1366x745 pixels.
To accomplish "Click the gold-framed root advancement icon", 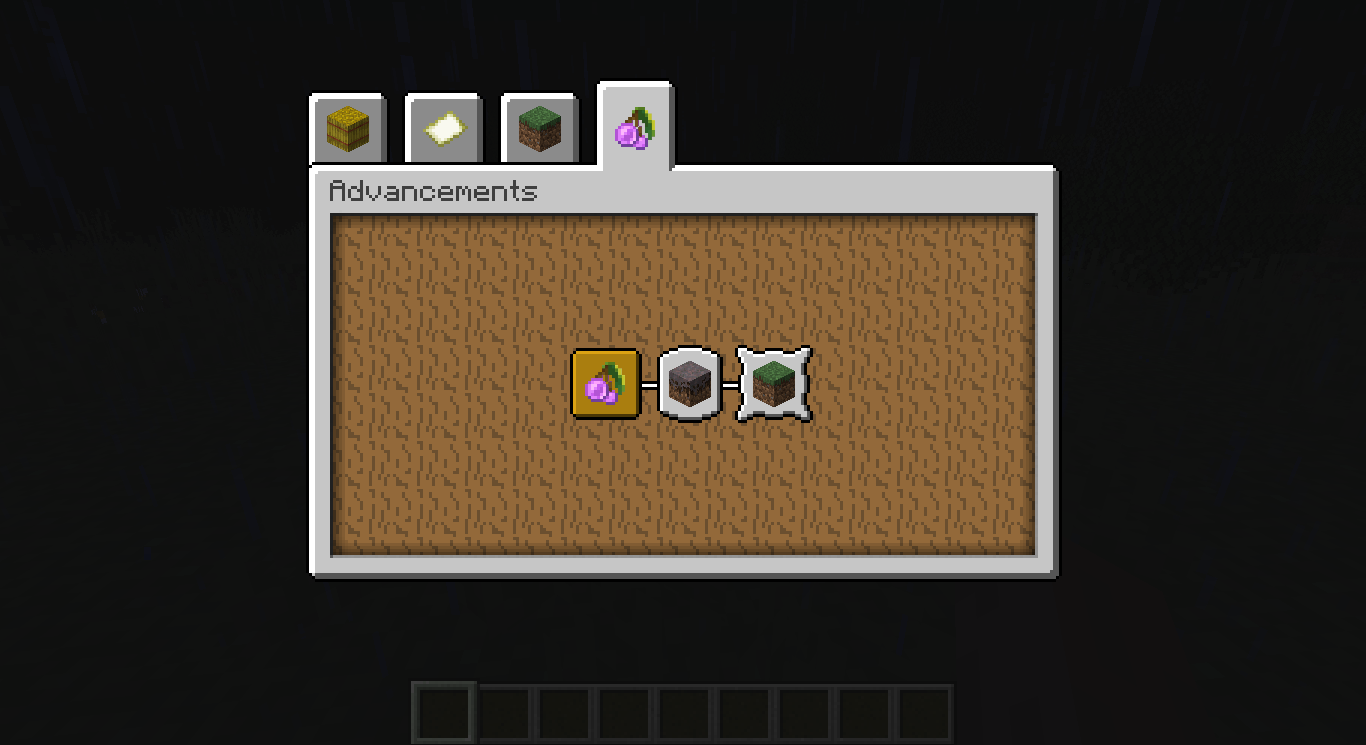I will pyautogui.click(x=605, y=385).
